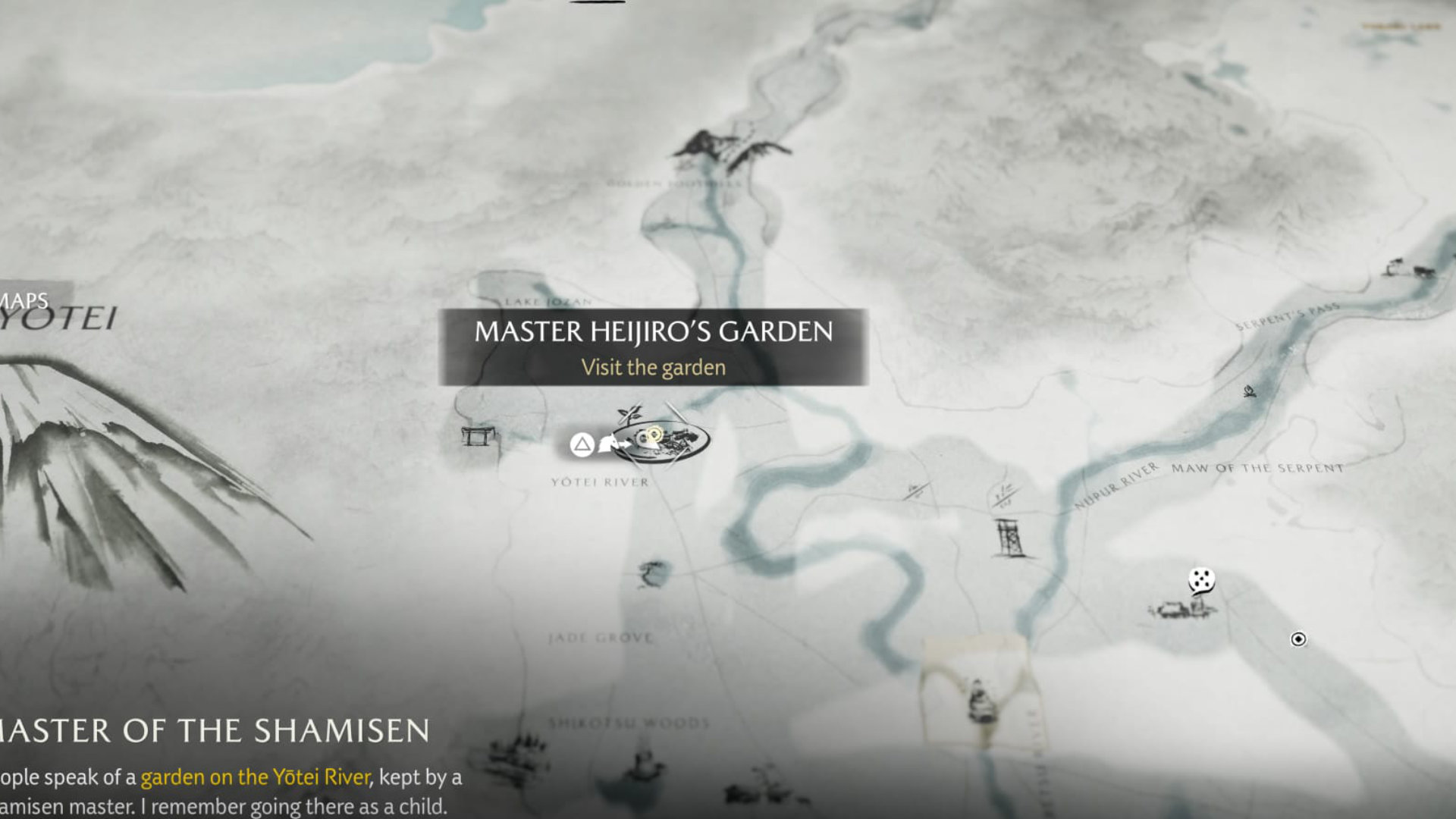
Task: Click the torii gate shrine marker
Action: coord(478,437)
